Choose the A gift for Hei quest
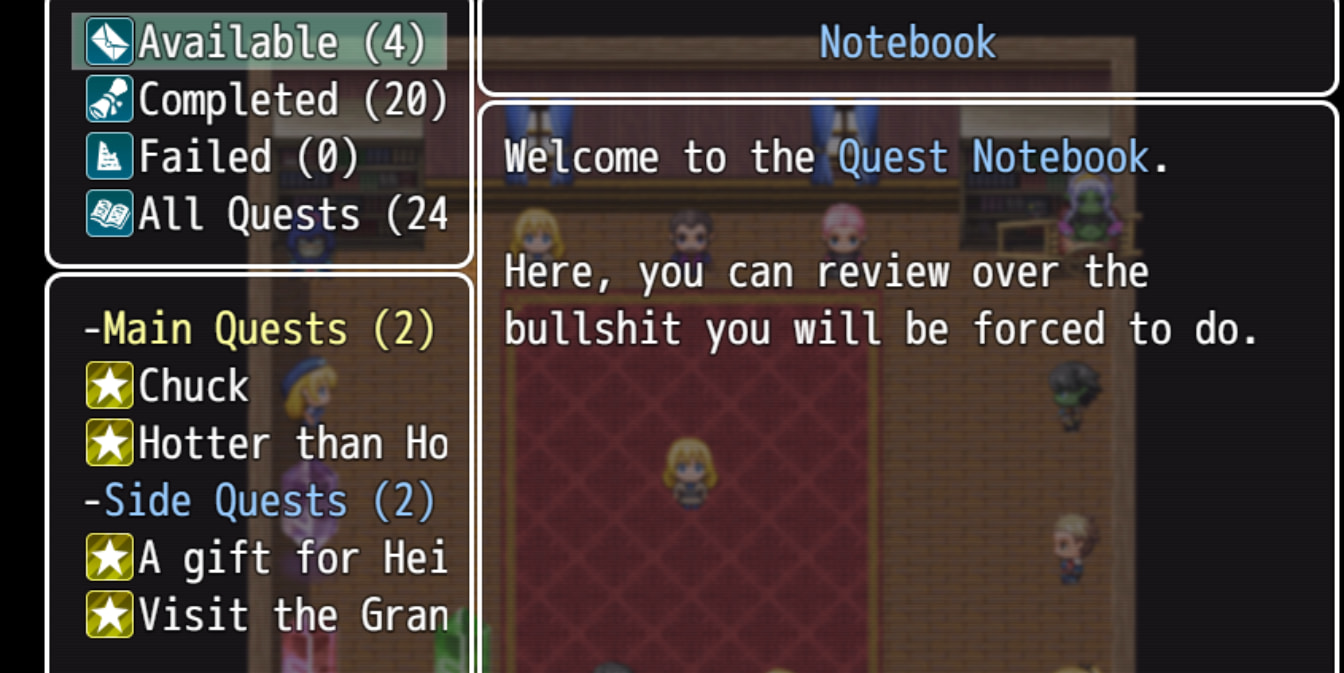The width and height of the screenshot is (1344, 673). (x=265, y=558)
